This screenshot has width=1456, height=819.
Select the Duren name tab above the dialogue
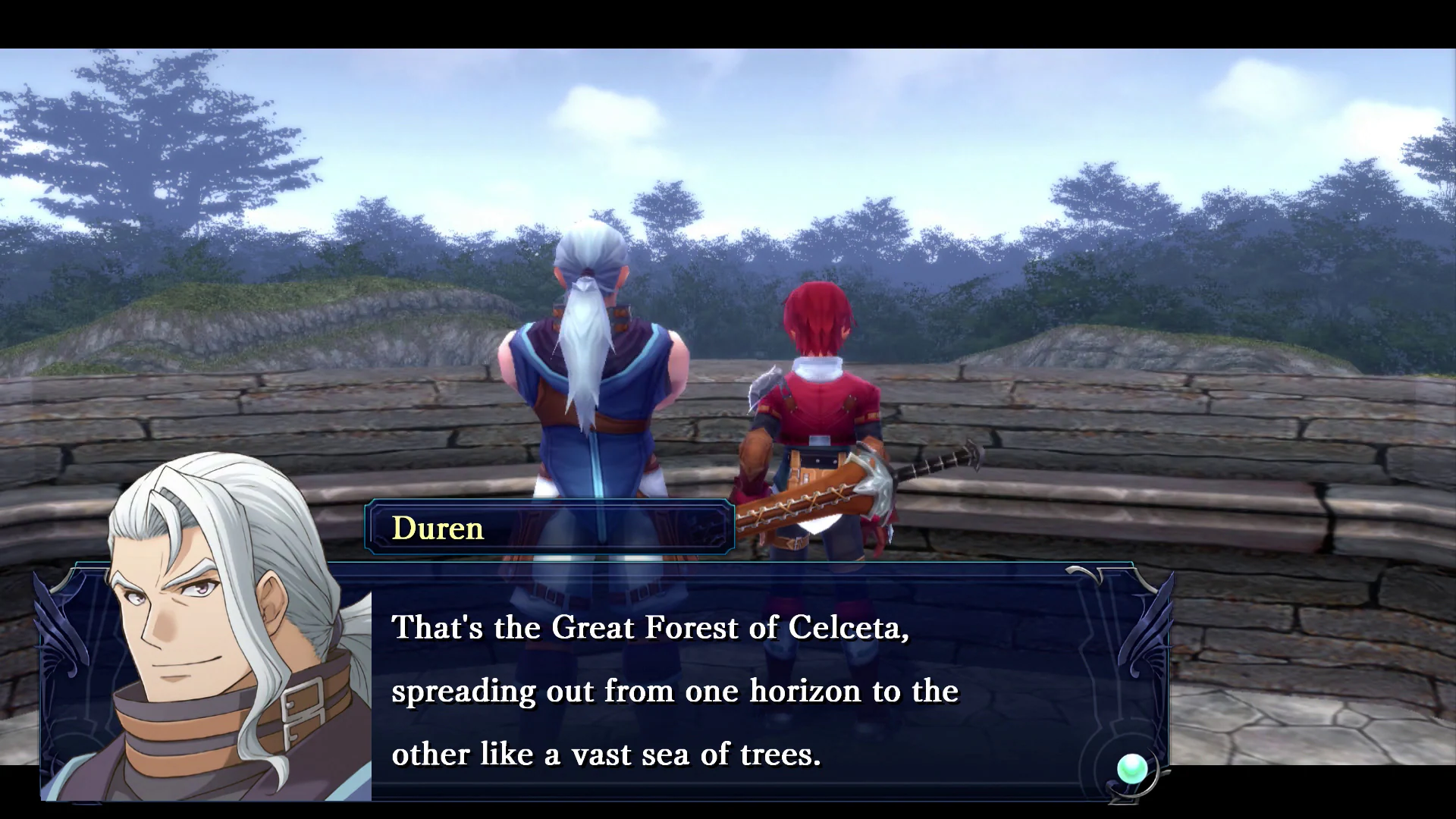coord(438,527)
